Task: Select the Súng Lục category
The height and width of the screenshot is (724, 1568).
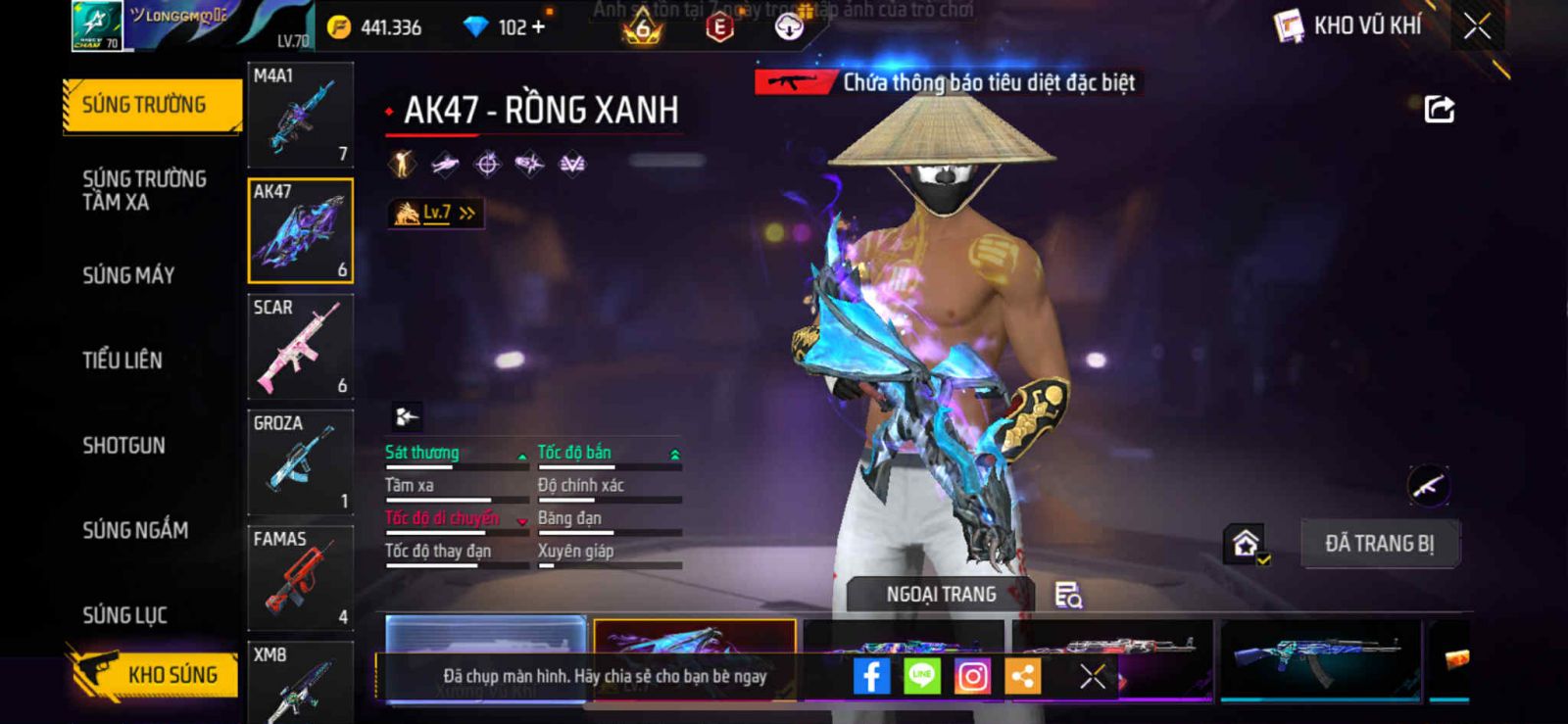Action: click(124, 615)
